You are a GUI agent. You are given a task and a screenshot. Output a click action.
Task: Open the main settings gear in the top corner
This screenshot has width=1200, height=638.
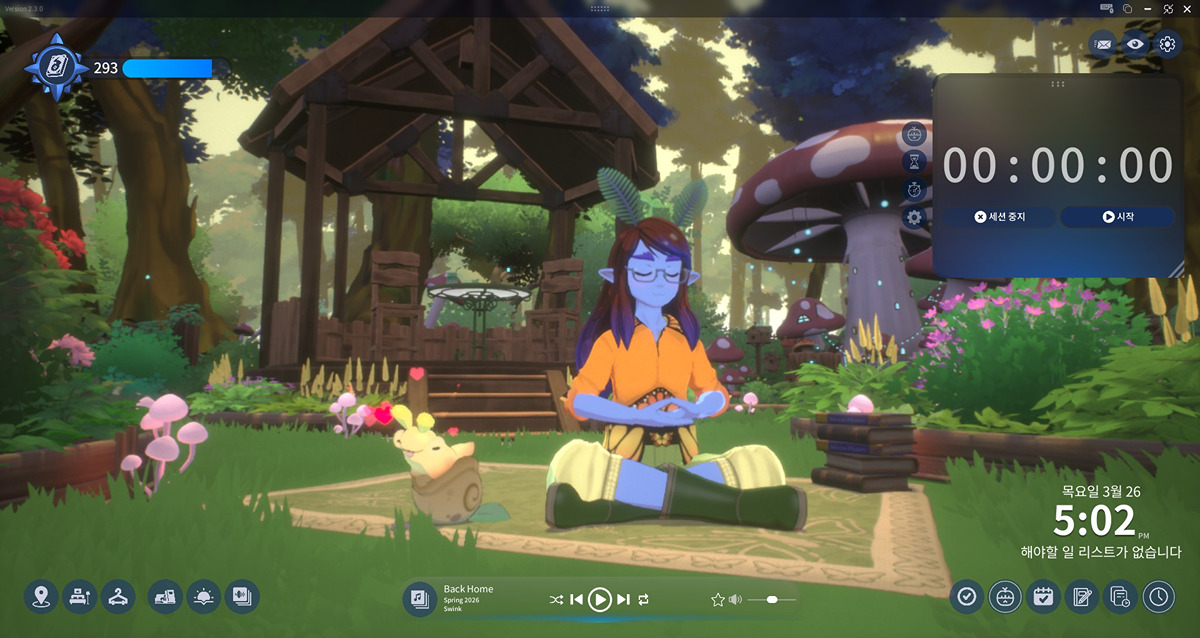1167,44
